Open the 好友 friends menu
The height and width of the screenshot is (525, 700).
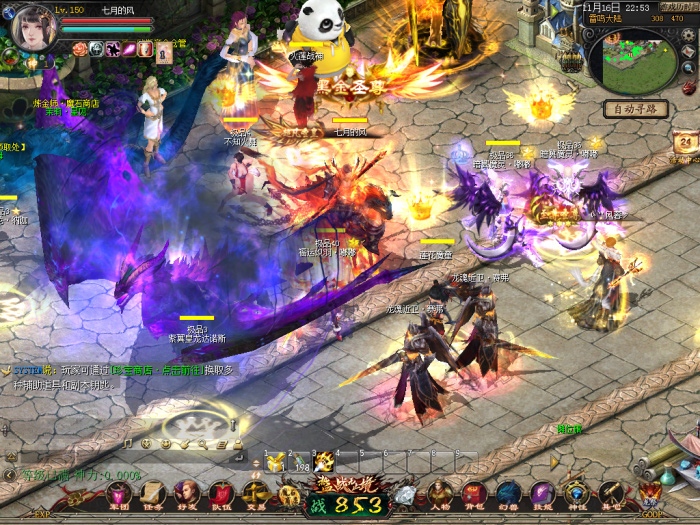point(186,494)
